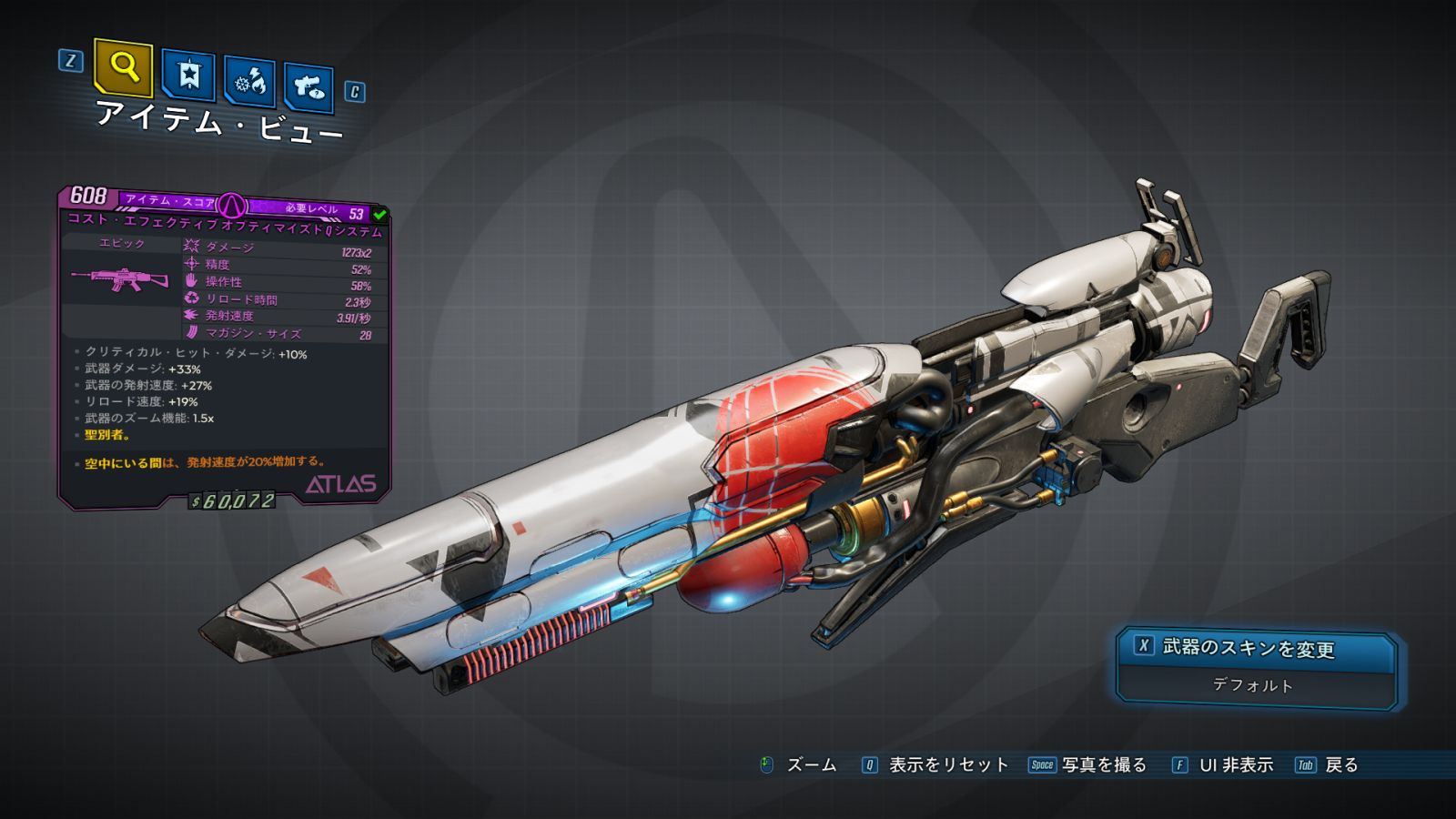Switch to the gun icon tab

tap(308, 86)
